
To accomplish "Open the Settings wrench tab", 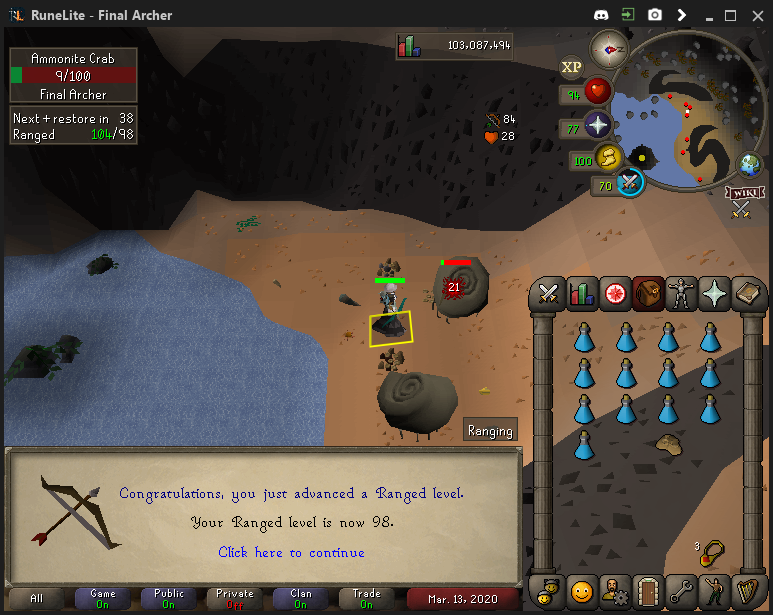I will pyautogui.click(x=681, y=588).
